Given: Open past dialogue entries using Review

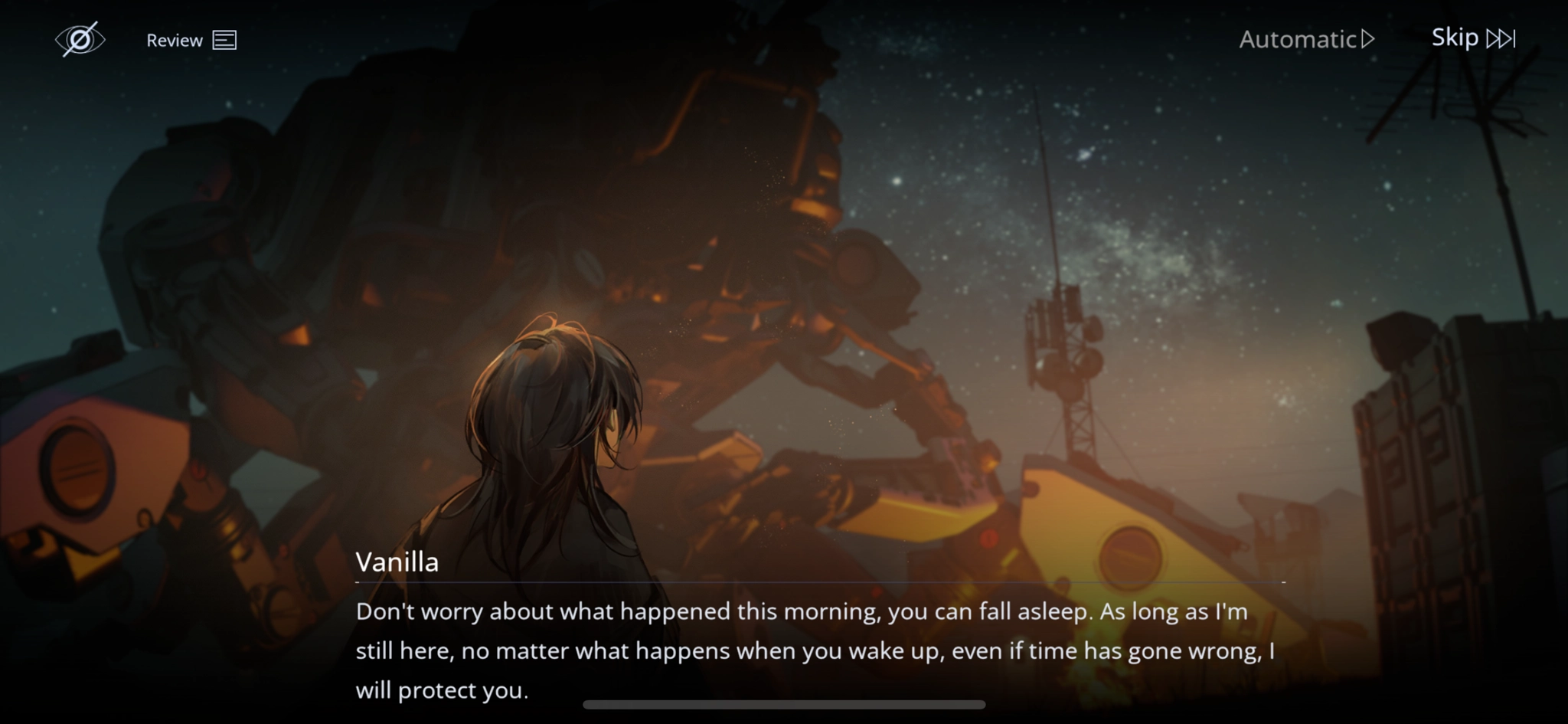Looking at the screenshot, I should tap(175, 40).
